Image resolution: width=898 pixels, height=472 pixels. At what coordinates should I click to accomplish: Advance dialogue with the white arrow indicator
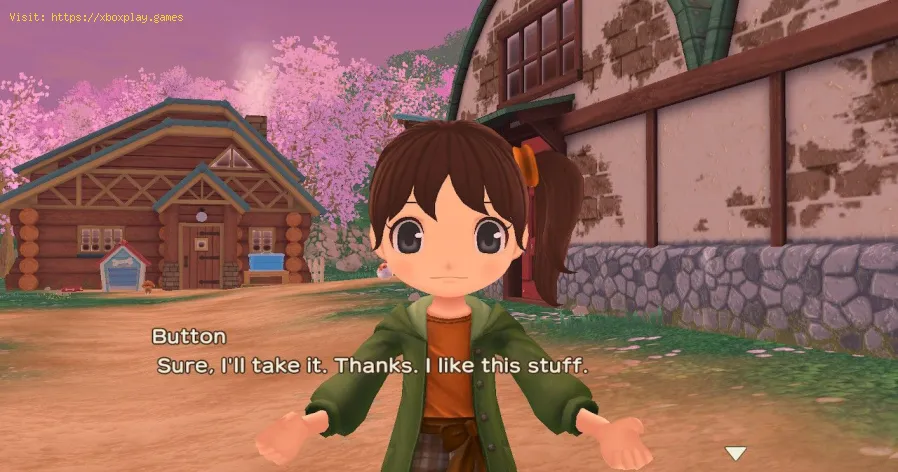tap(736, 454)
